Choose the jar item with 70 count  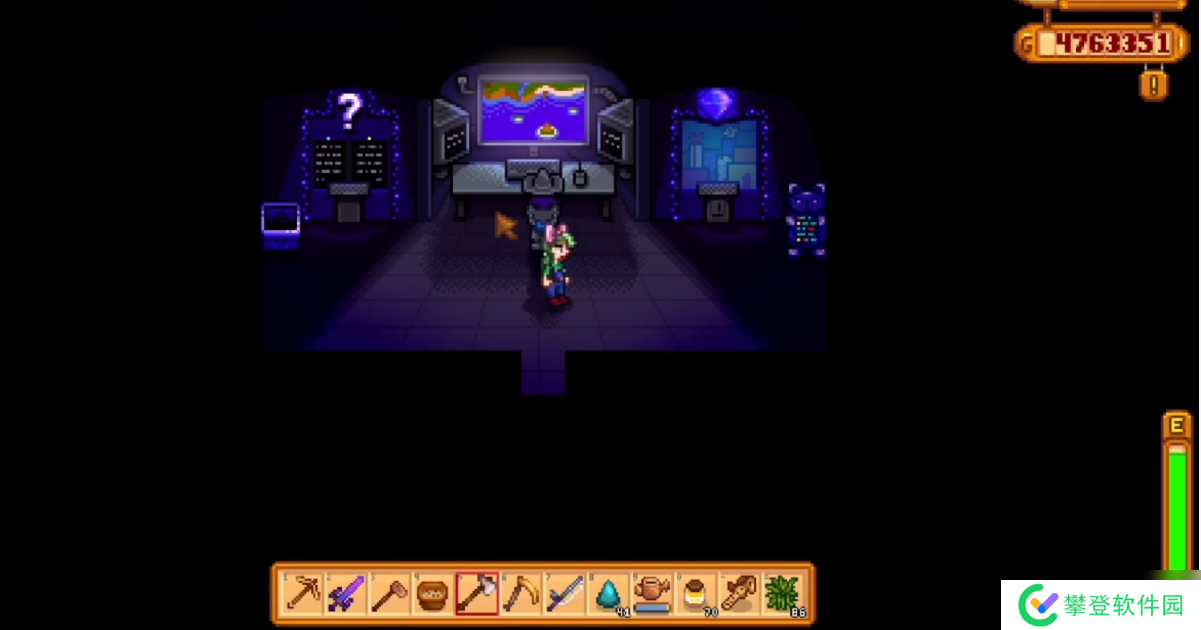(695, 594)
